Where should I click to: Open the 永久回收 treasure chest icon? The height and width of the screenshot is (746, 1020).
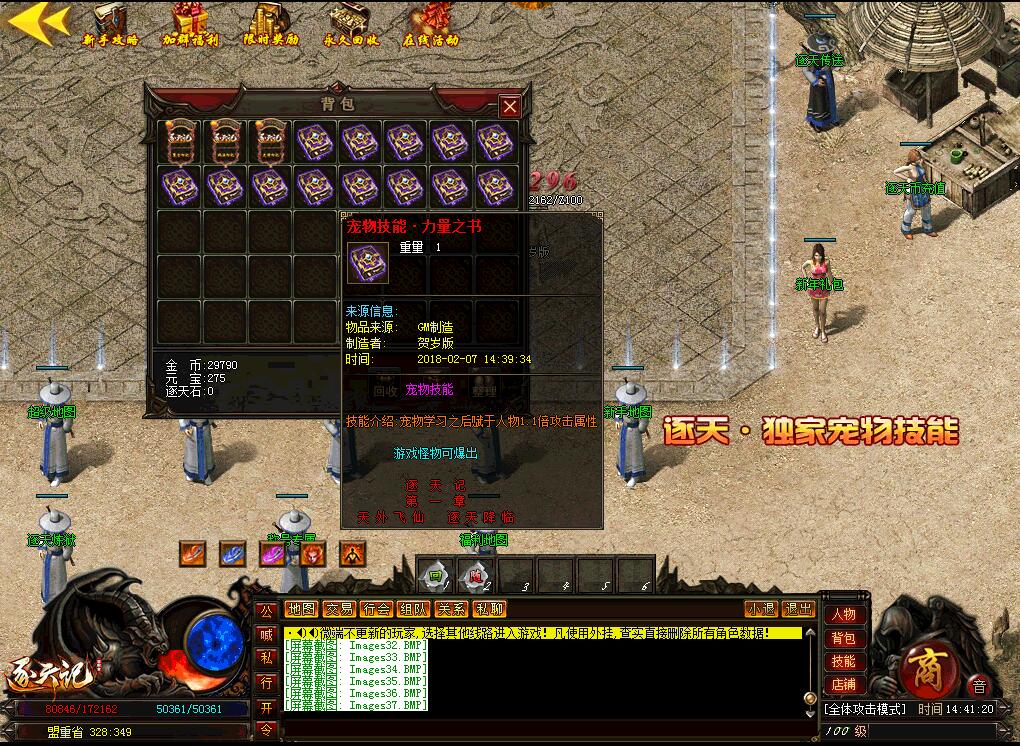[351, 24]
